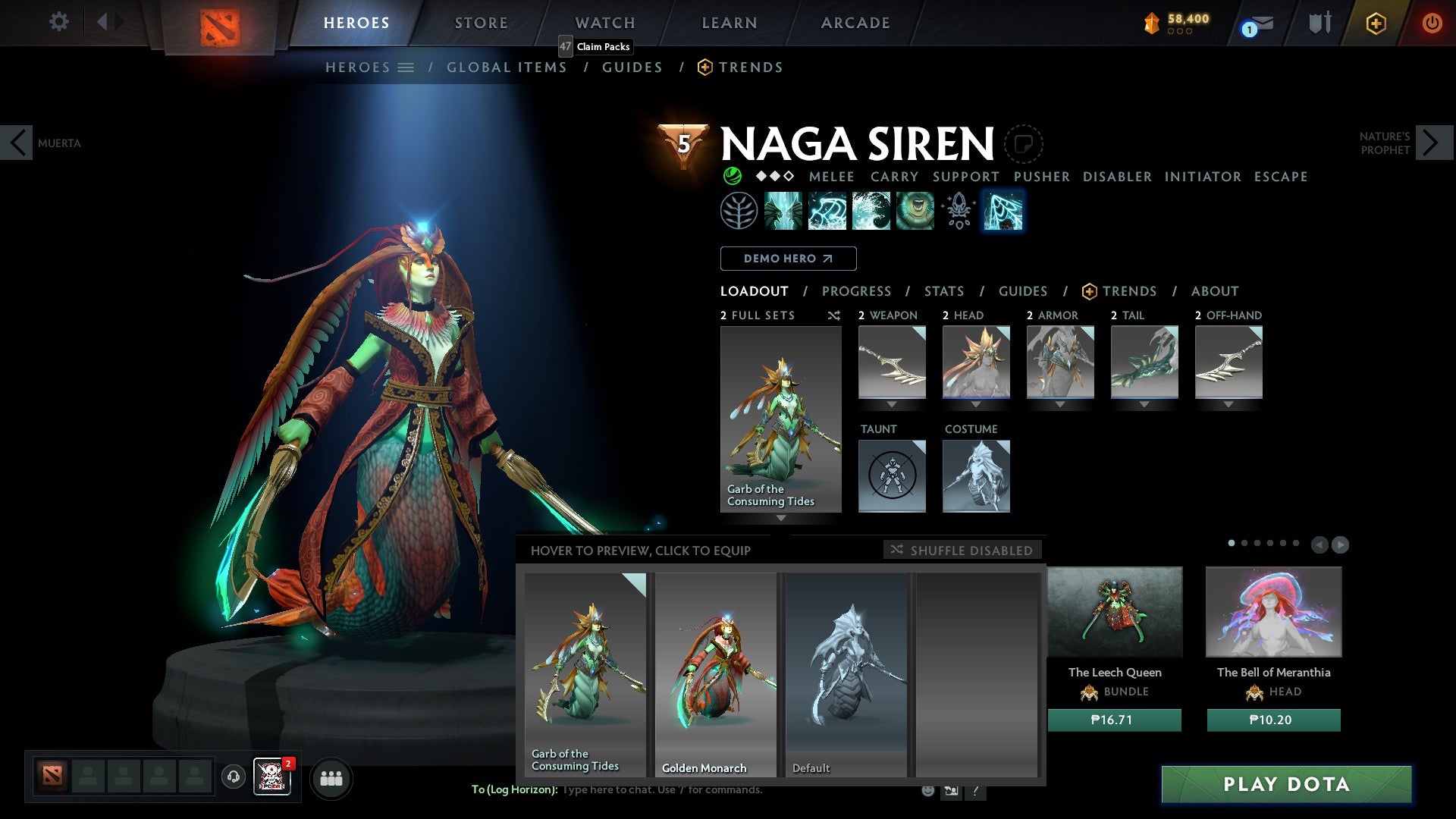
Task: Select the Song of the Siren ability icon
Action: tap(914, 211)
